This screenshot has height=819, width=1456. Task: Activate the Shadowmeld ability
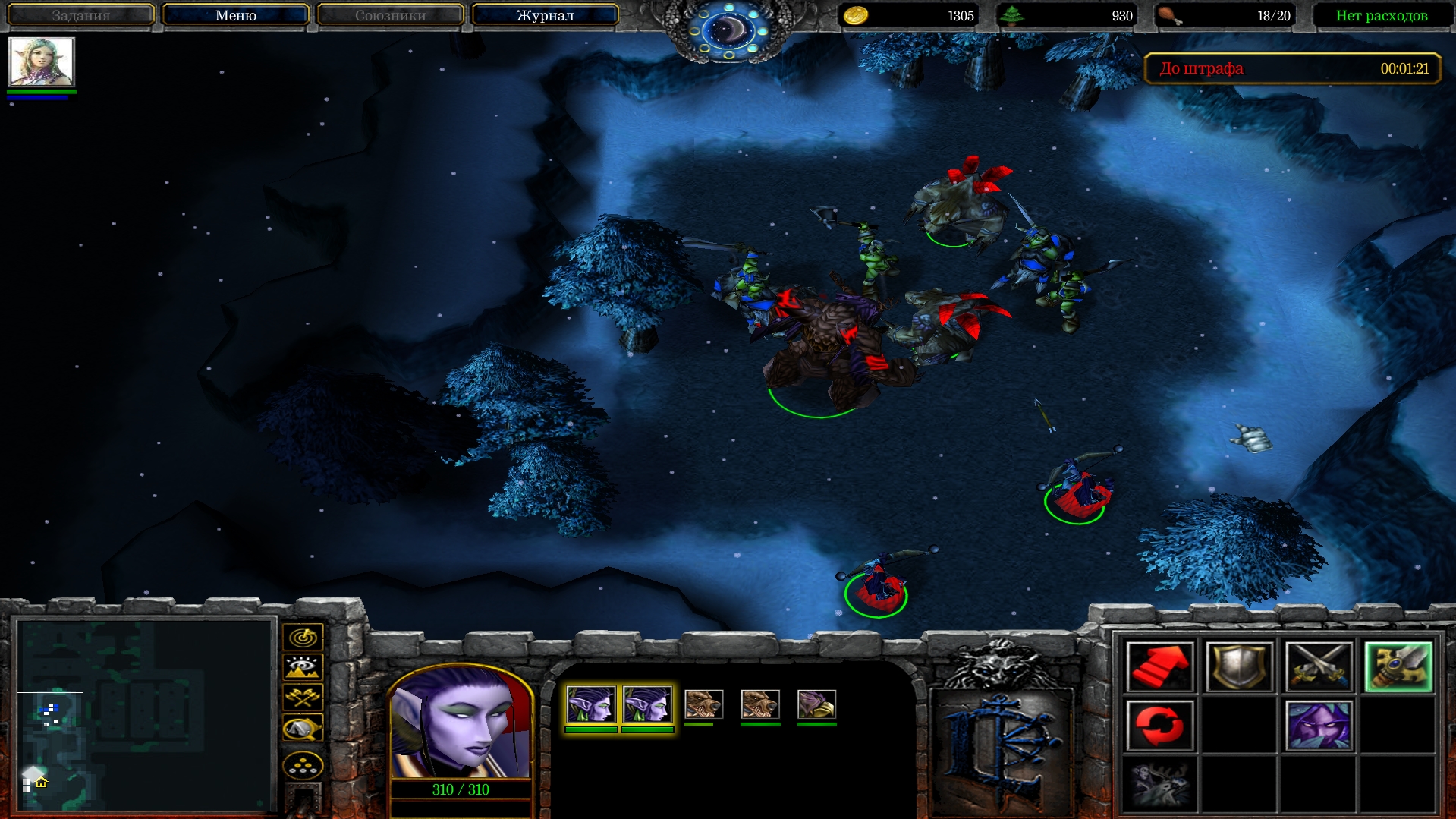tap(1319, 726)
